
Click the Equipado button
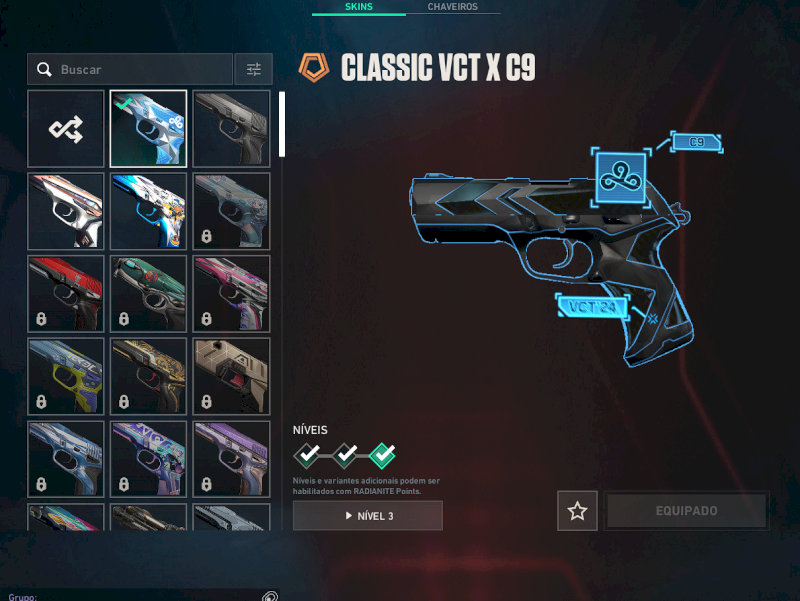(687, 511)
